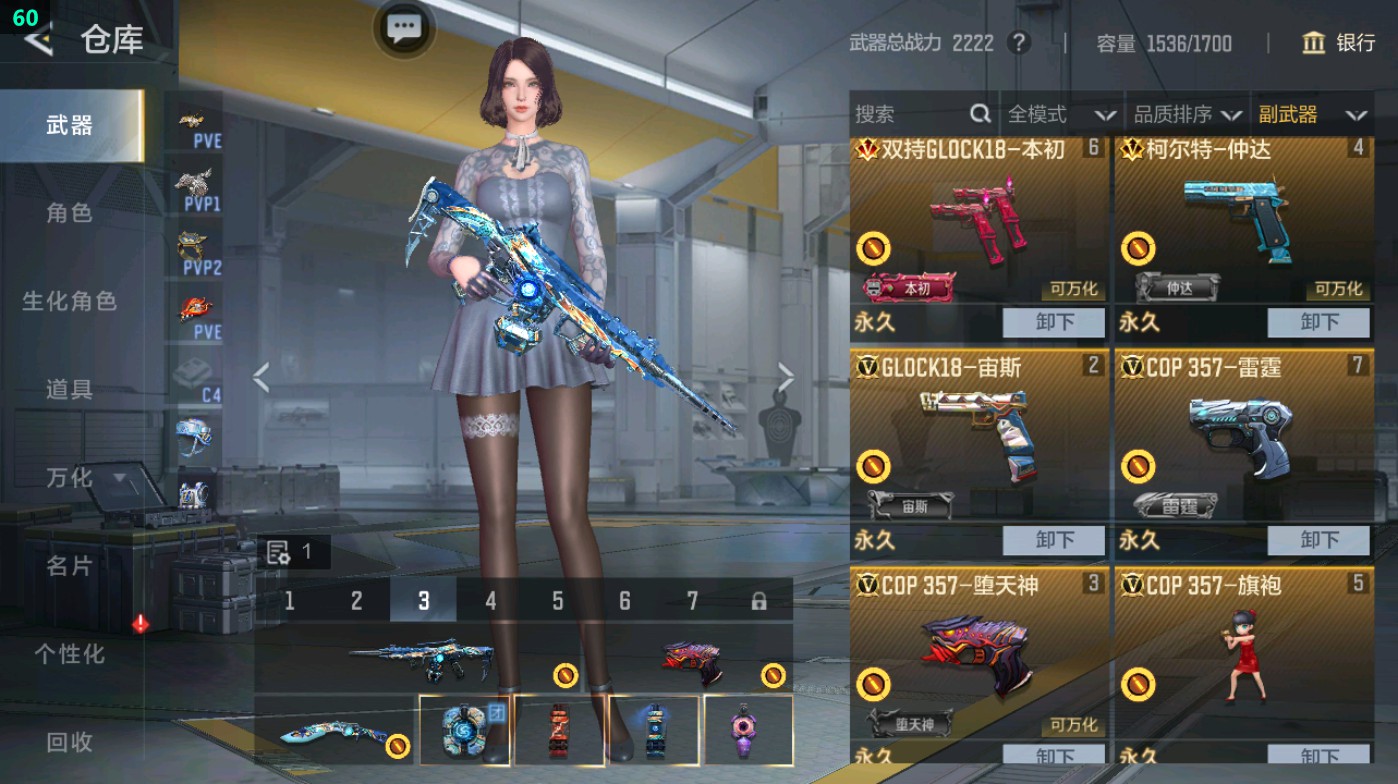This screenshot has width=1398, height=784.
Task: Show help for 武器总战力 question mark
Action: [1018, 43]
